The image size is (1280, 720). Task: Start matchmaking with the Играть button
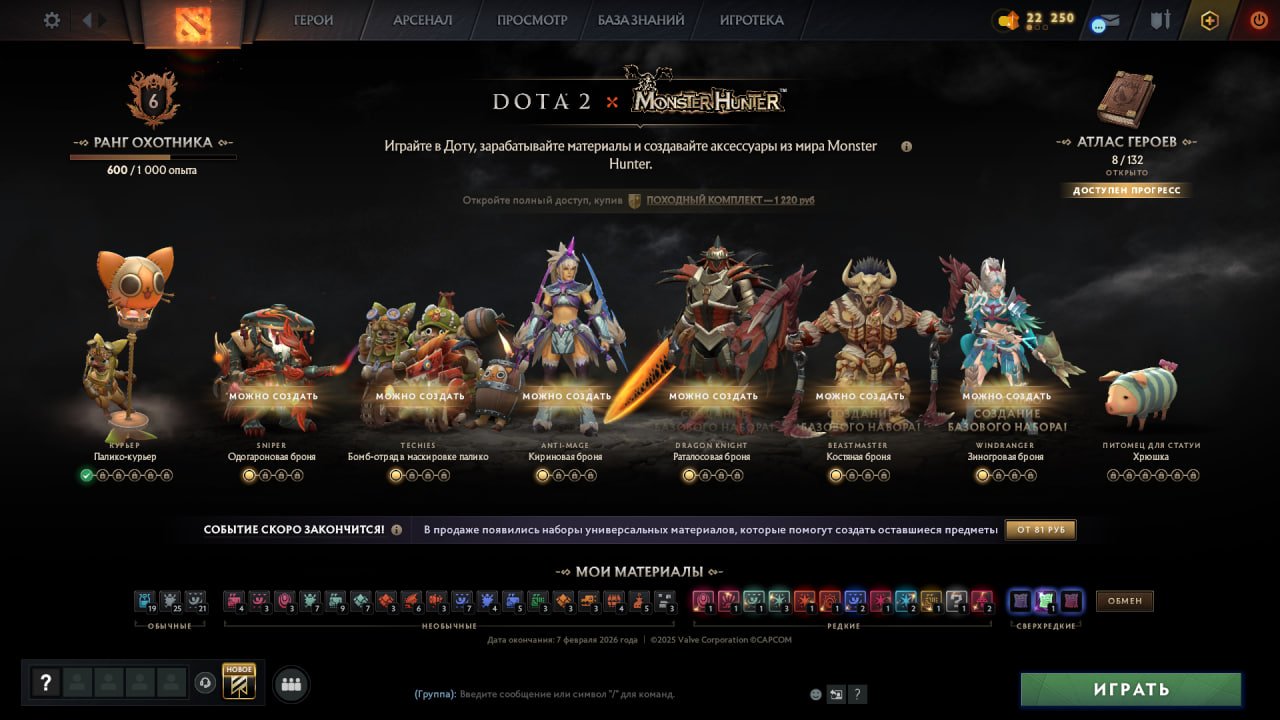tap(1130, 689)
